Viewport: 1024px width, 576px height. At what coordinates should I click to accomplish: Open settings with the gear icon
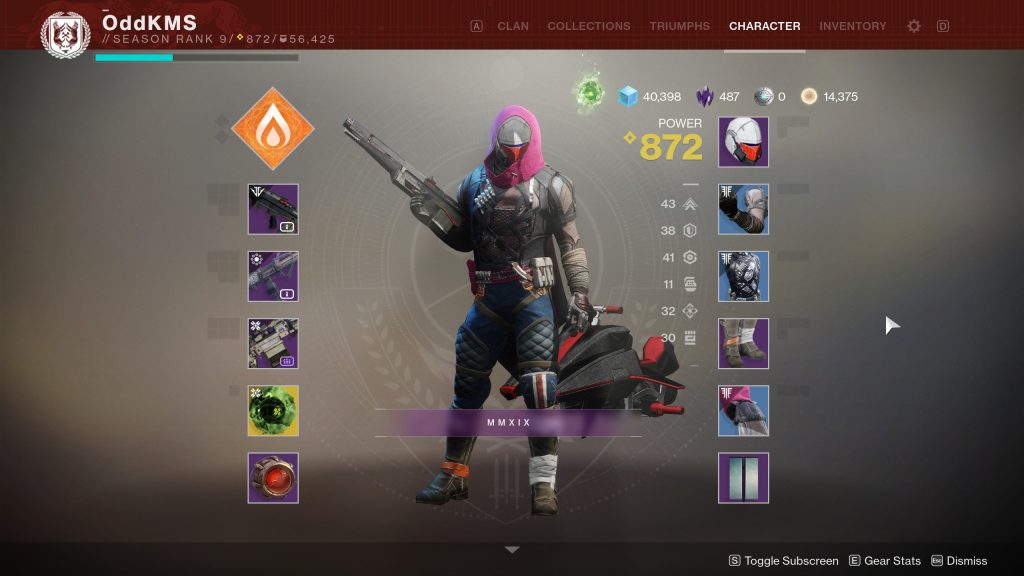[x=914, y=26]
